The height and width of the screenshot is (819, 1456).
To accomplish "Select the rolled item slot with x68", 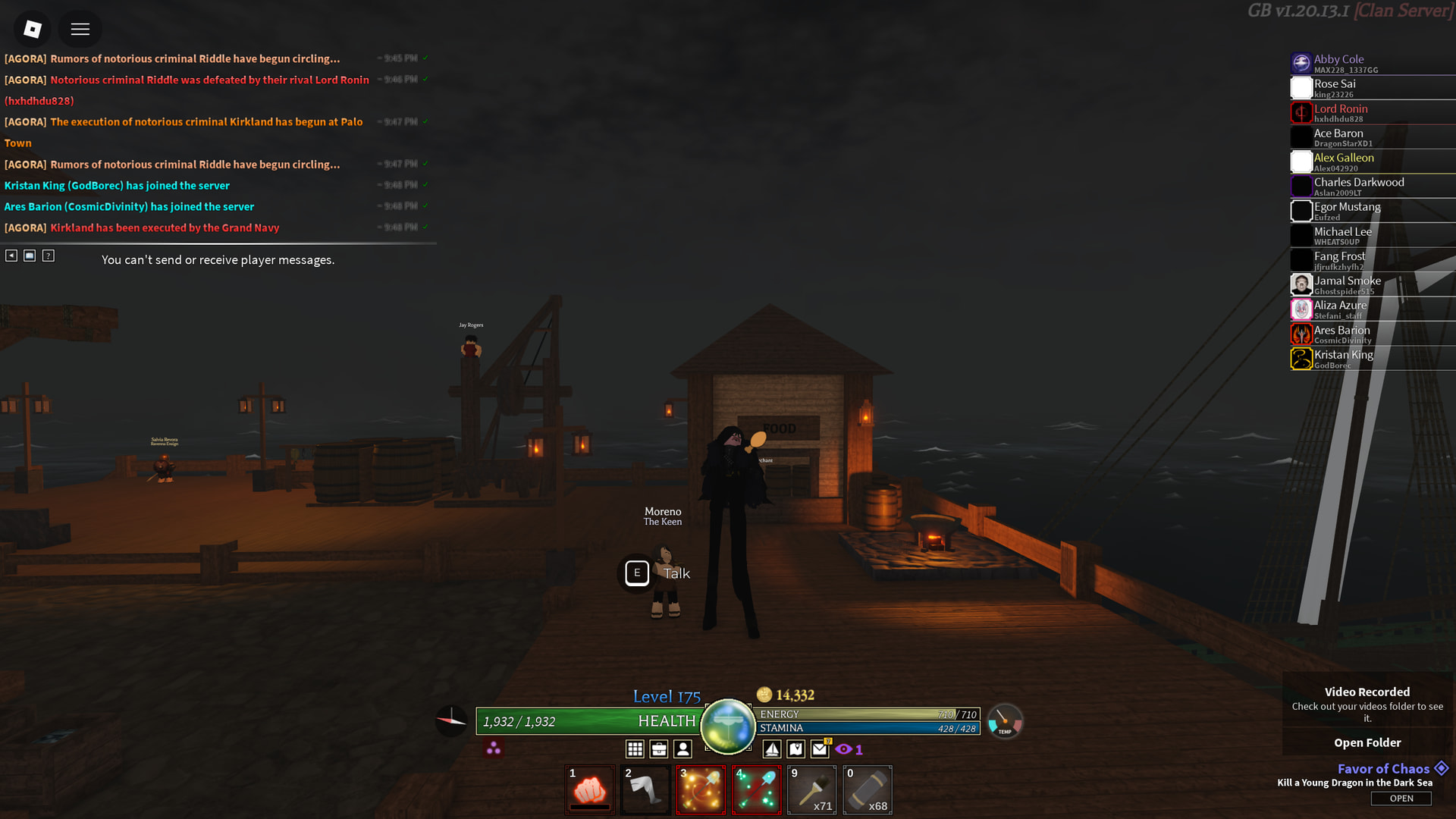I will point(868,790).
